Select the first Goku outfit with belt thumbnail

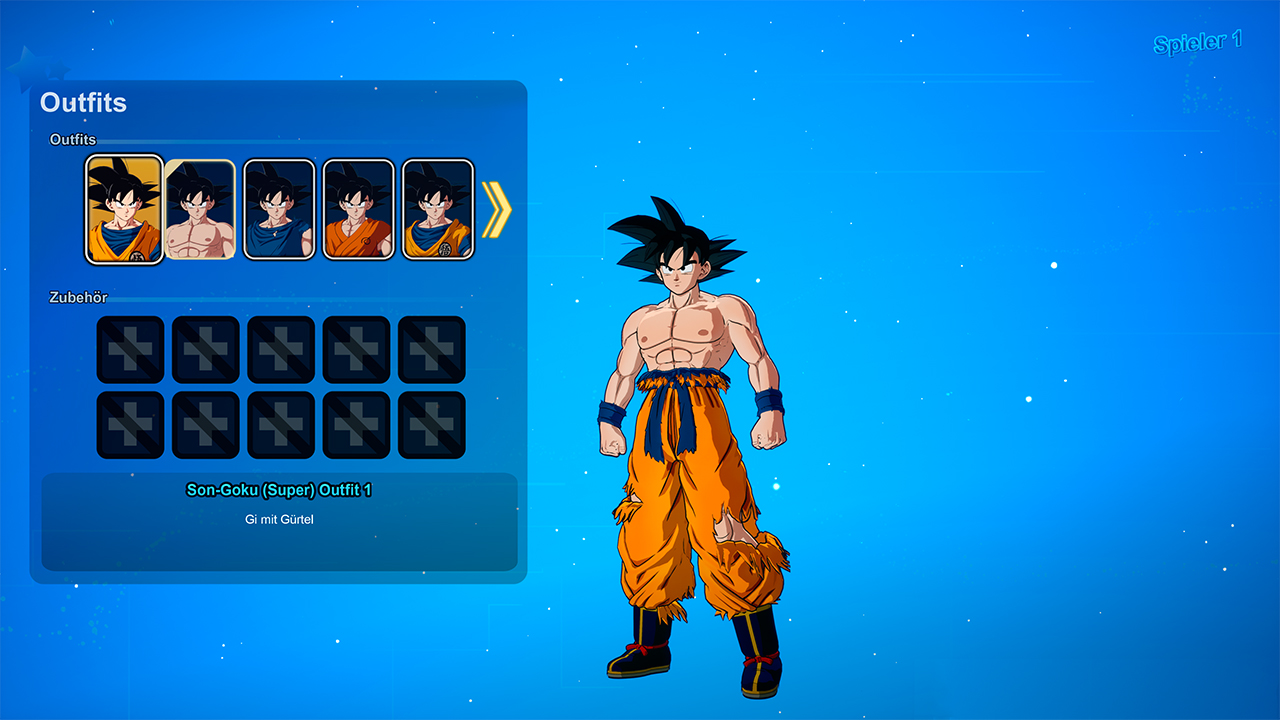pyautogui.click(x=124, y=209)
